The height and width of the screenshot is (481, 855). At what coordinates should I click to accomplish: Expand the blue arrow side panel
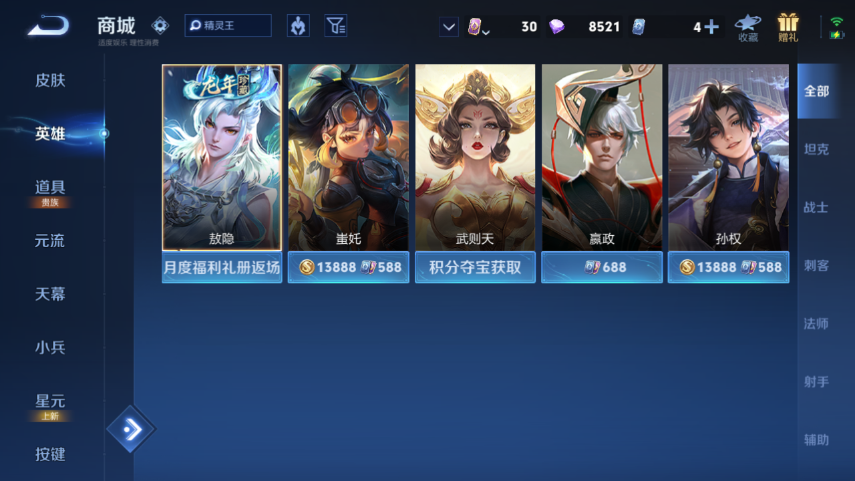131,430
